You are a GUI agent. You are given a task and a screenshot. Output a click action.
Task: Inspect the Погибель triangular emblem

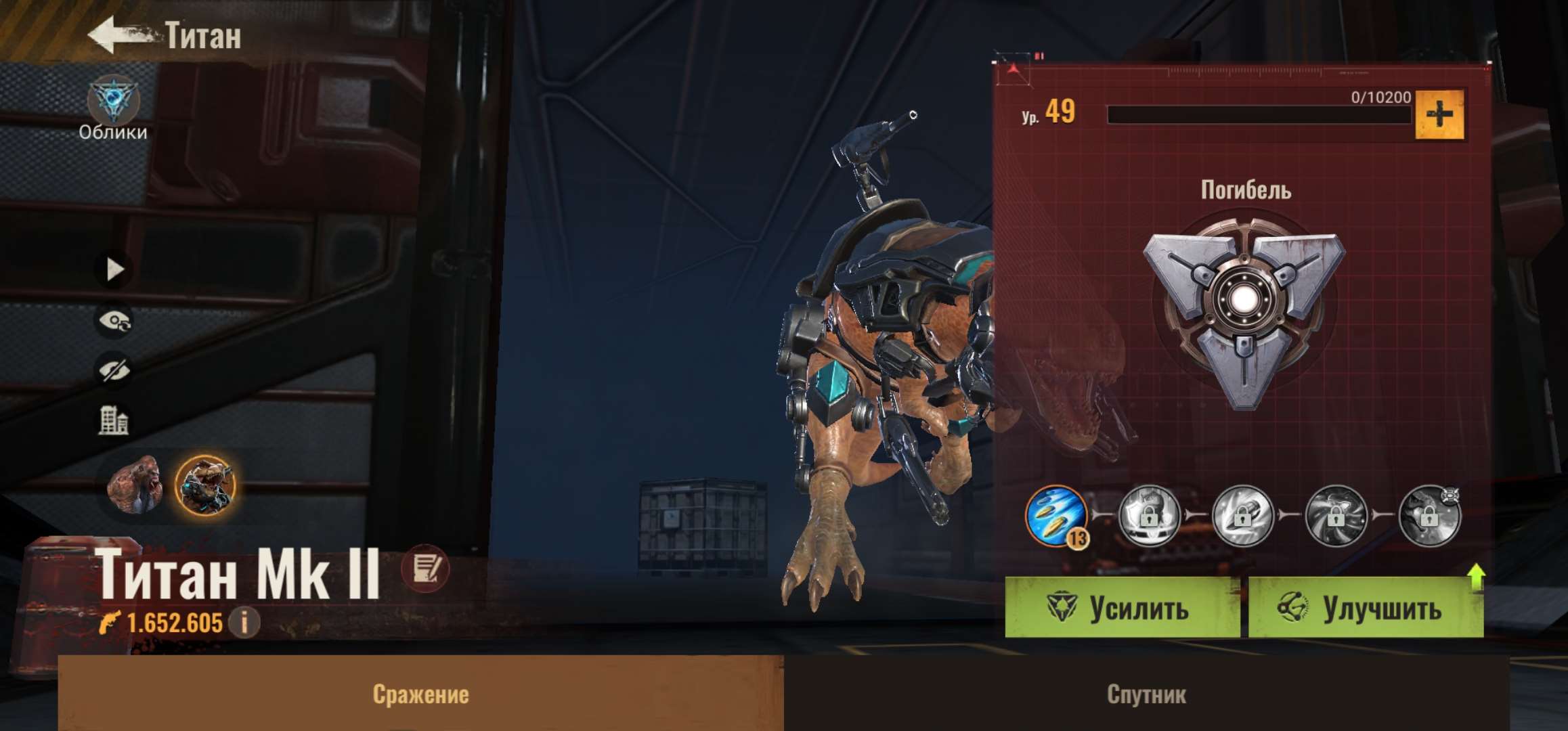pos(1244,311)
